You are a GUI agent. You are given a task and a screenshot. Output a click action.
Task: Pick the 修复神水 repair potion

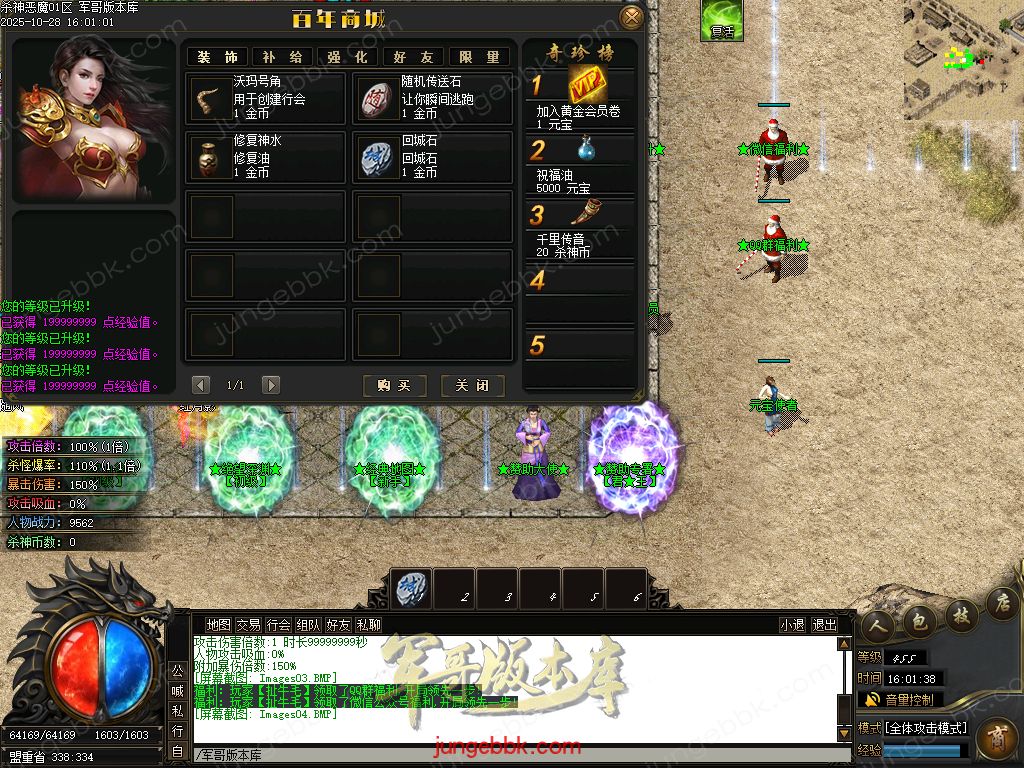[209, 157]
